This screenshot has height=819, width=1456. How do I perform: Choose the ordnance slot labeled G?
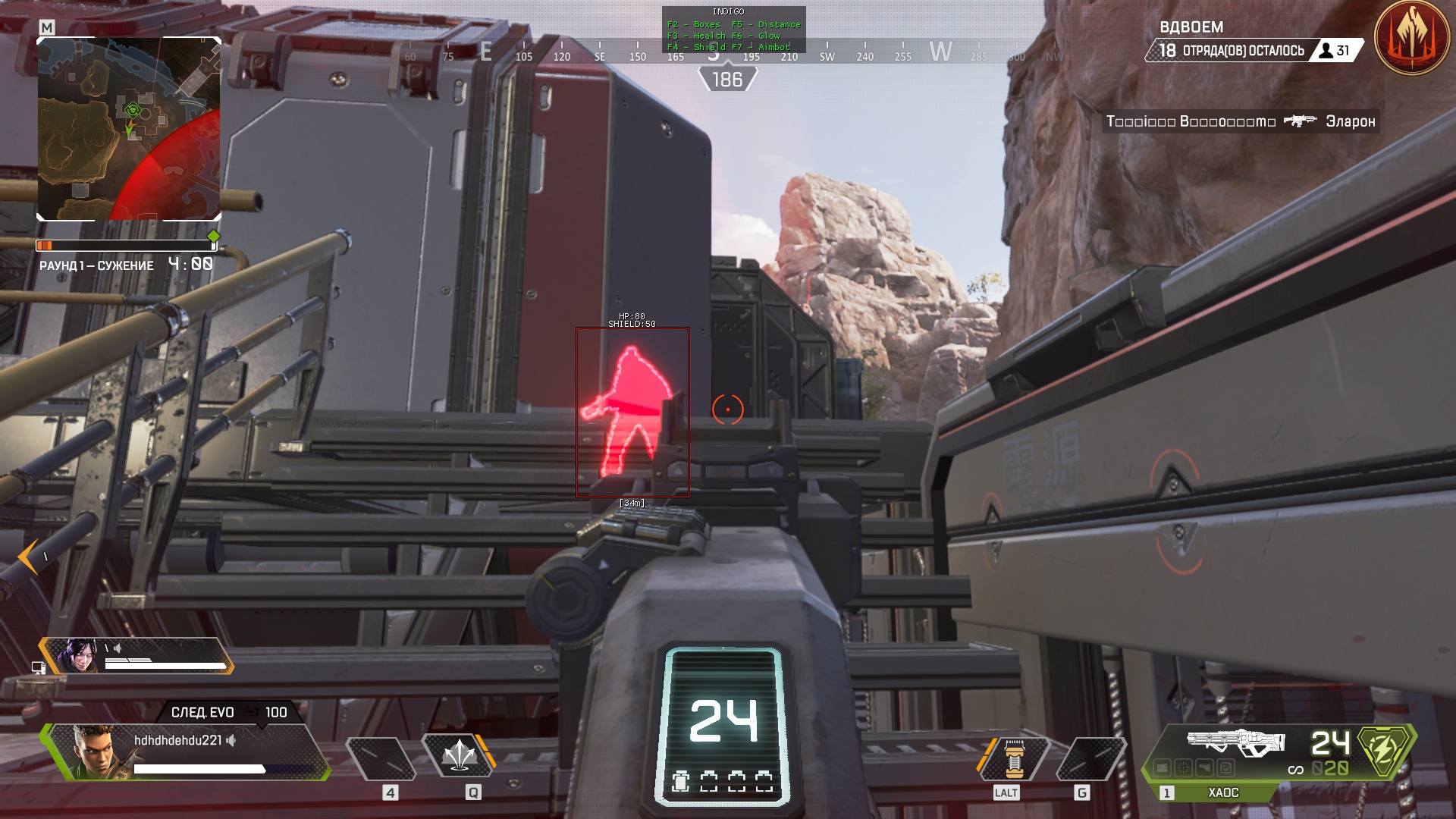click(x=1090, y=758)
